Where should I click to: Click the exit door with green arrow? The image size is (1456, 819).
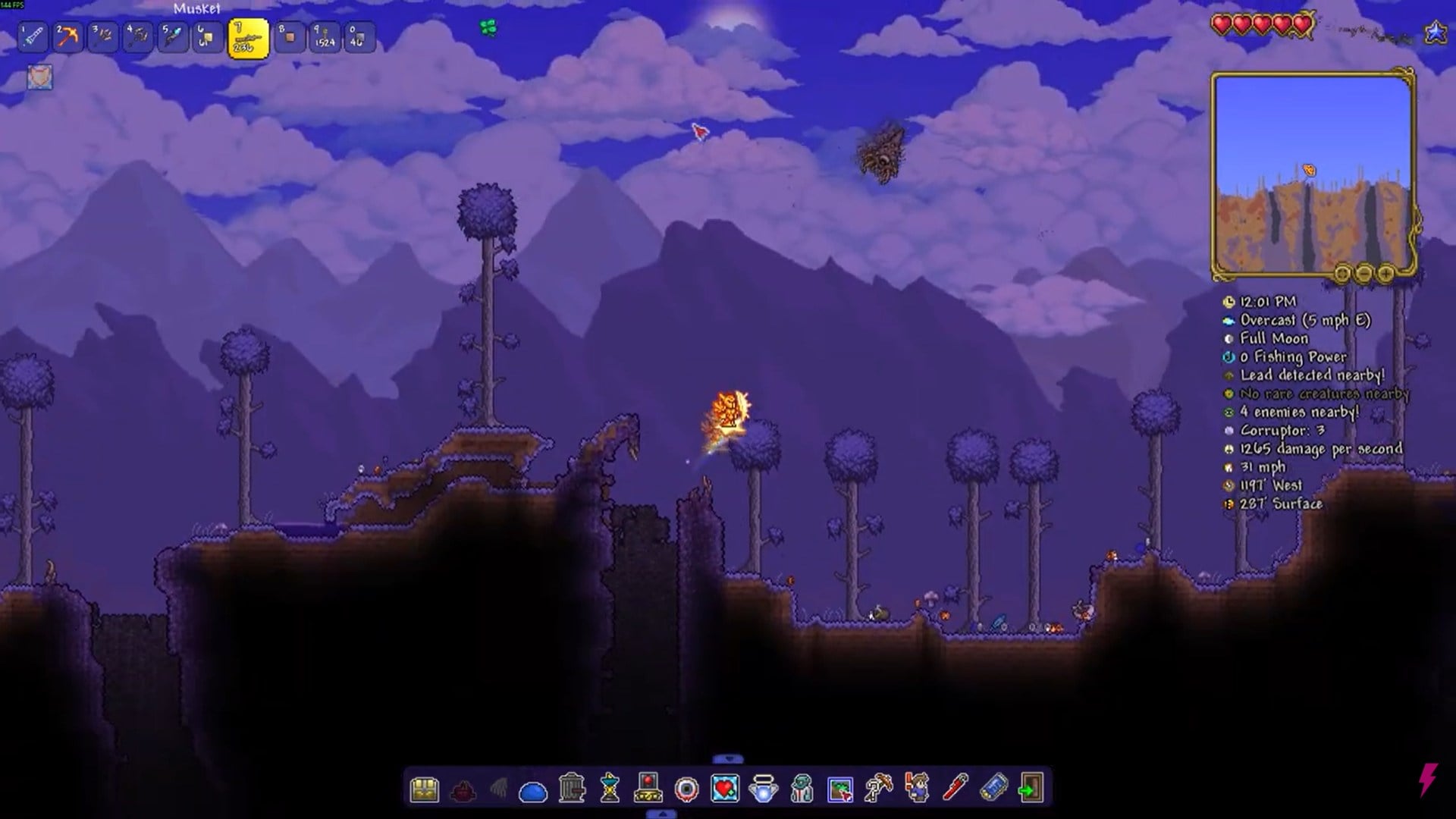click(x=1031, y=789)
